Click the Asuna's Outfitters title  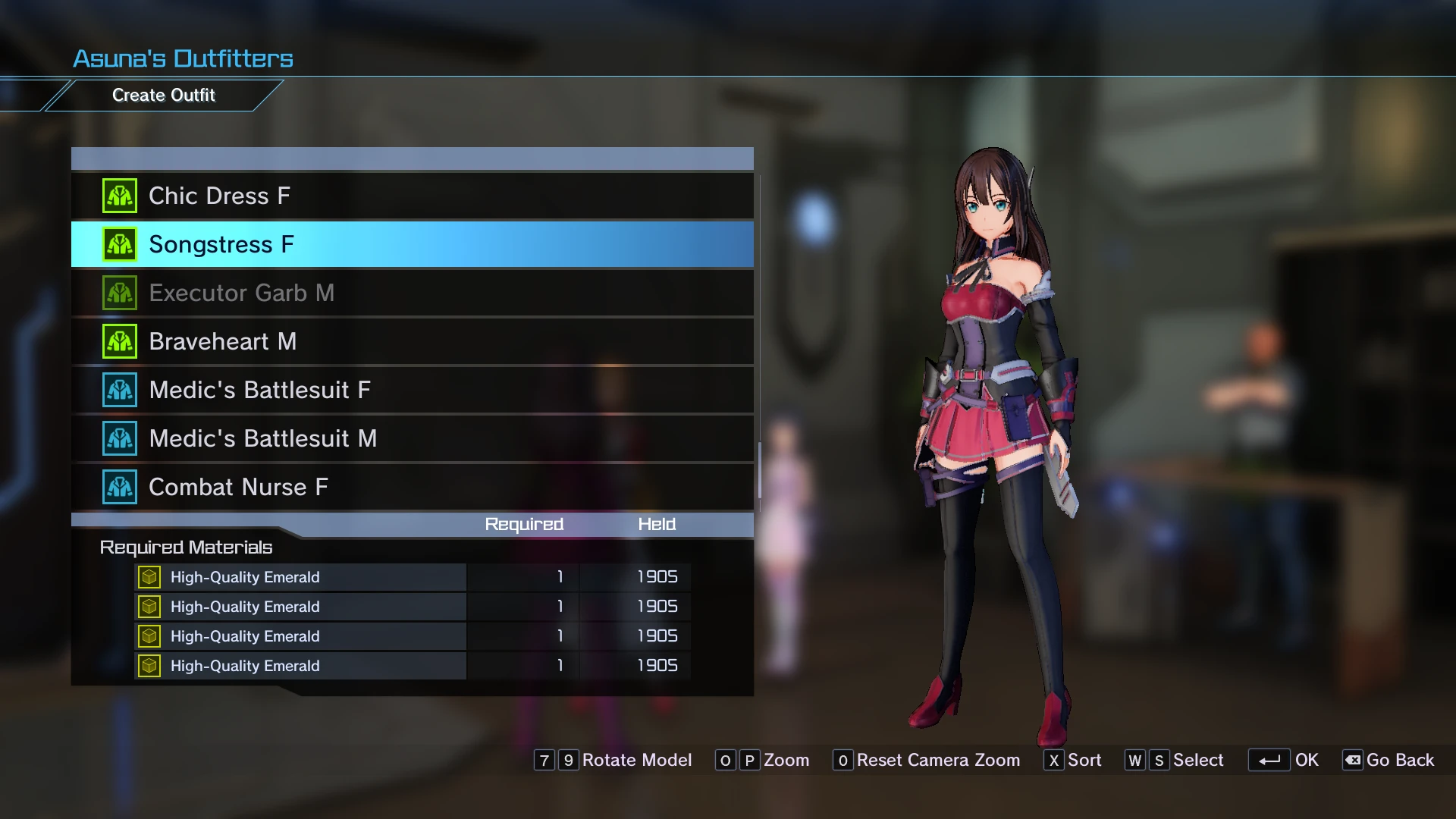click(x=182, y=58)
